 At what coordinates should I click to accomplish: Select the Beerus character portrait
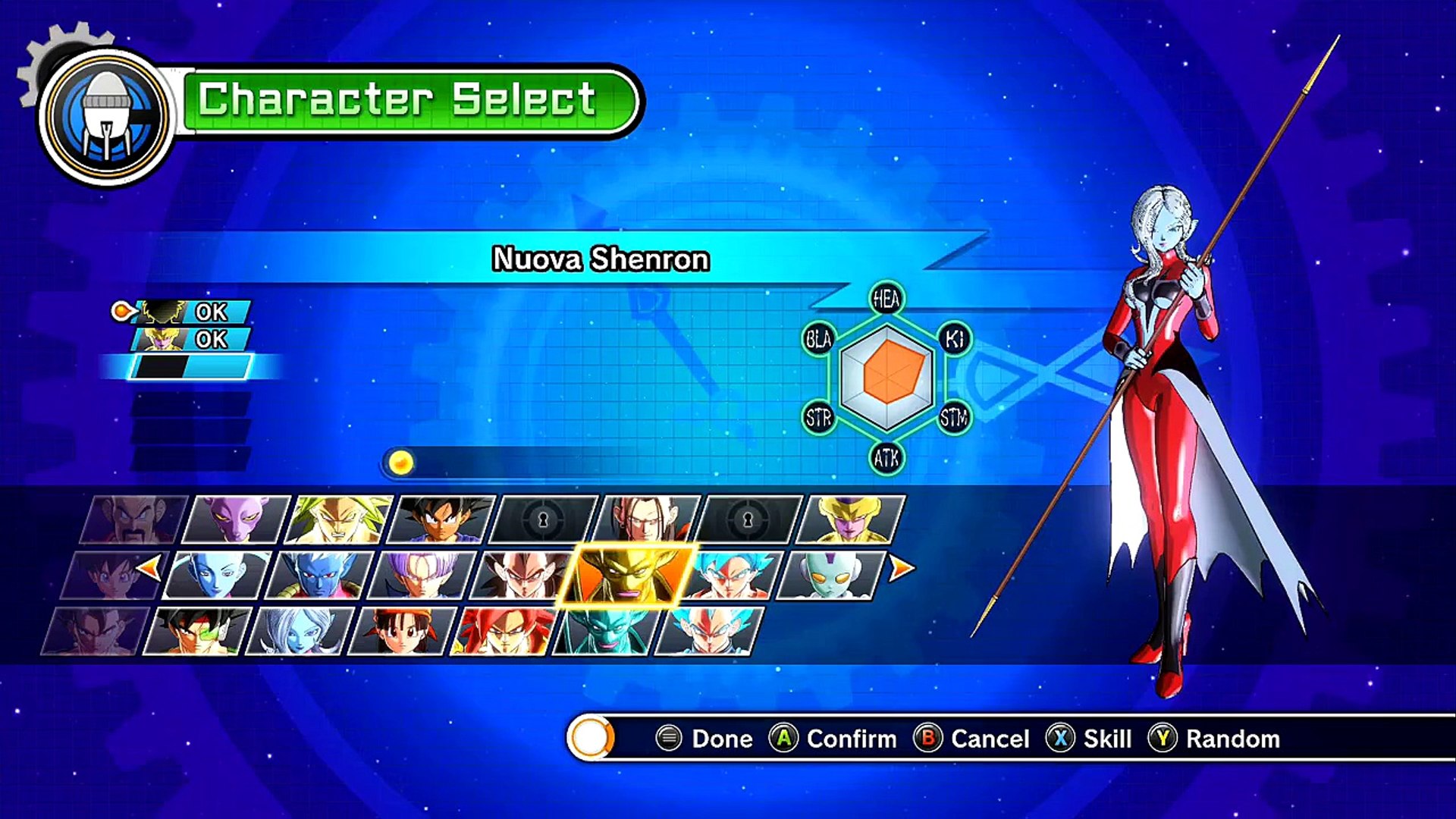(x=237, y=519)
